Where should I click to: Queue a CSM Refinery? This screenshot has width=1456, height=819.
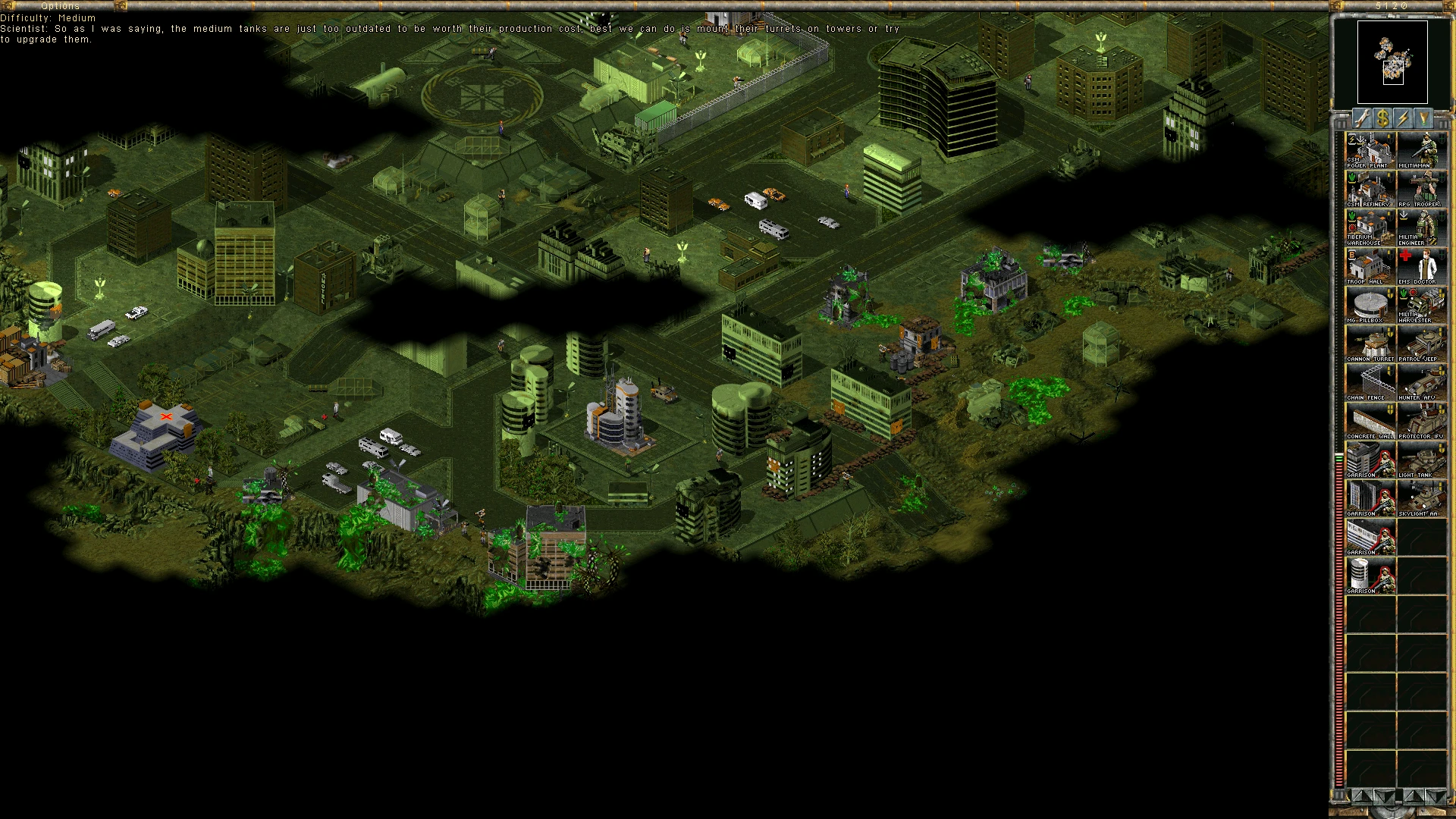pos(1370,189)
